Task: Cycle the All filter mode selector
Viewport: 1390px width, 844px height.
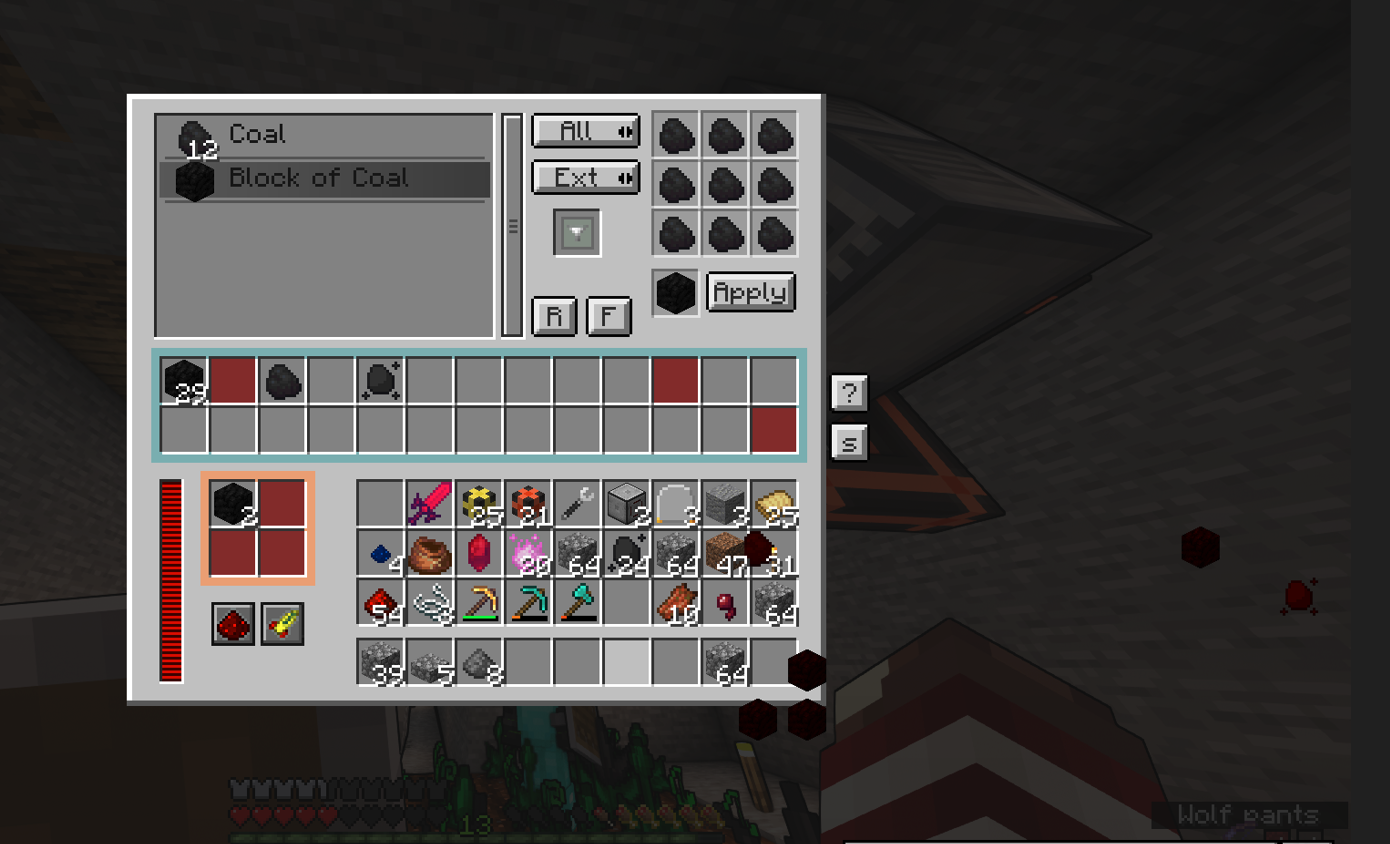Action: [x=585, y=131]
